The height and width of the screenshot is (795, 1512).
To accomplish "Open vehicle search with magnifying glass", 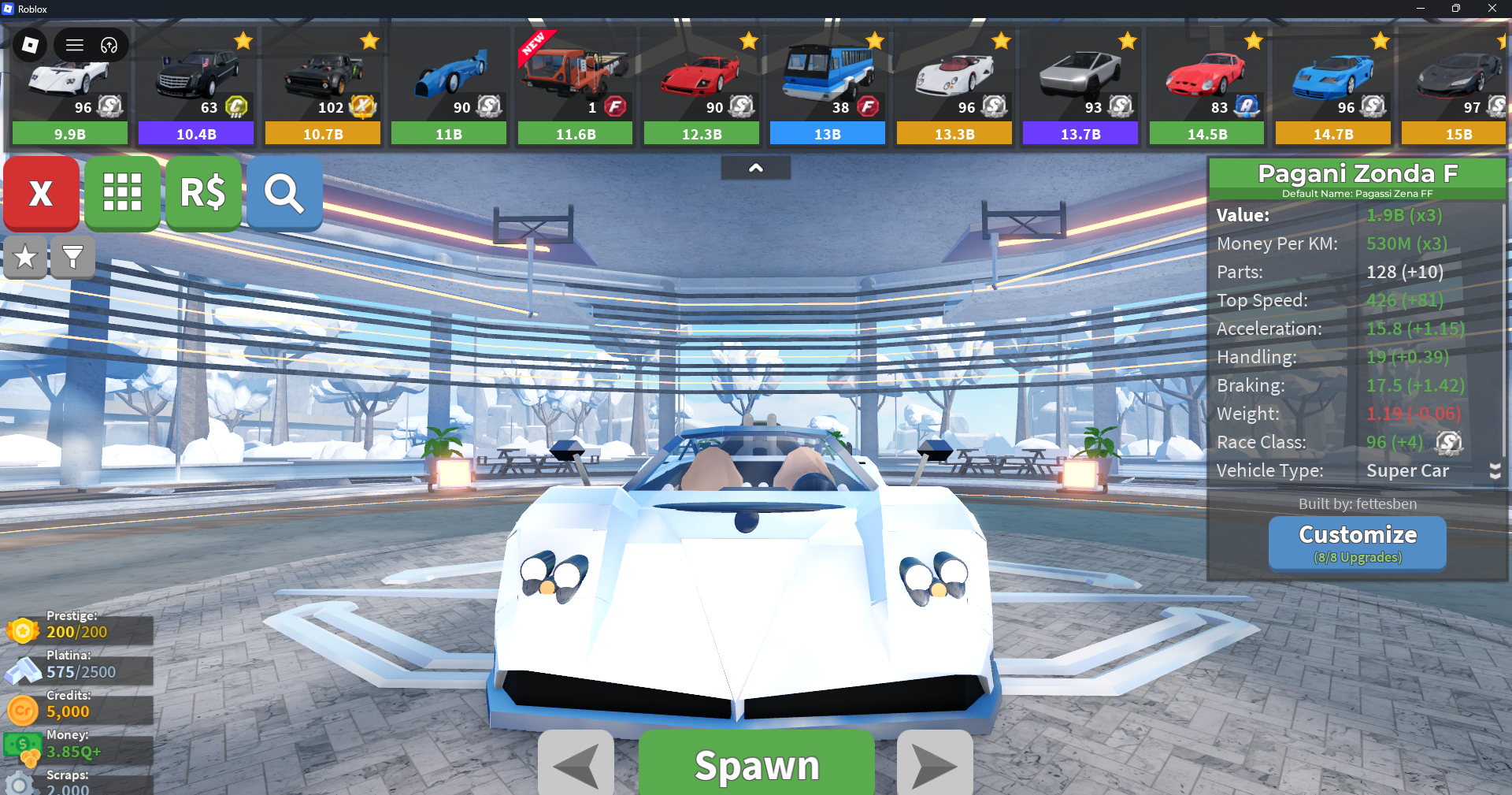I will click(284, 193).
